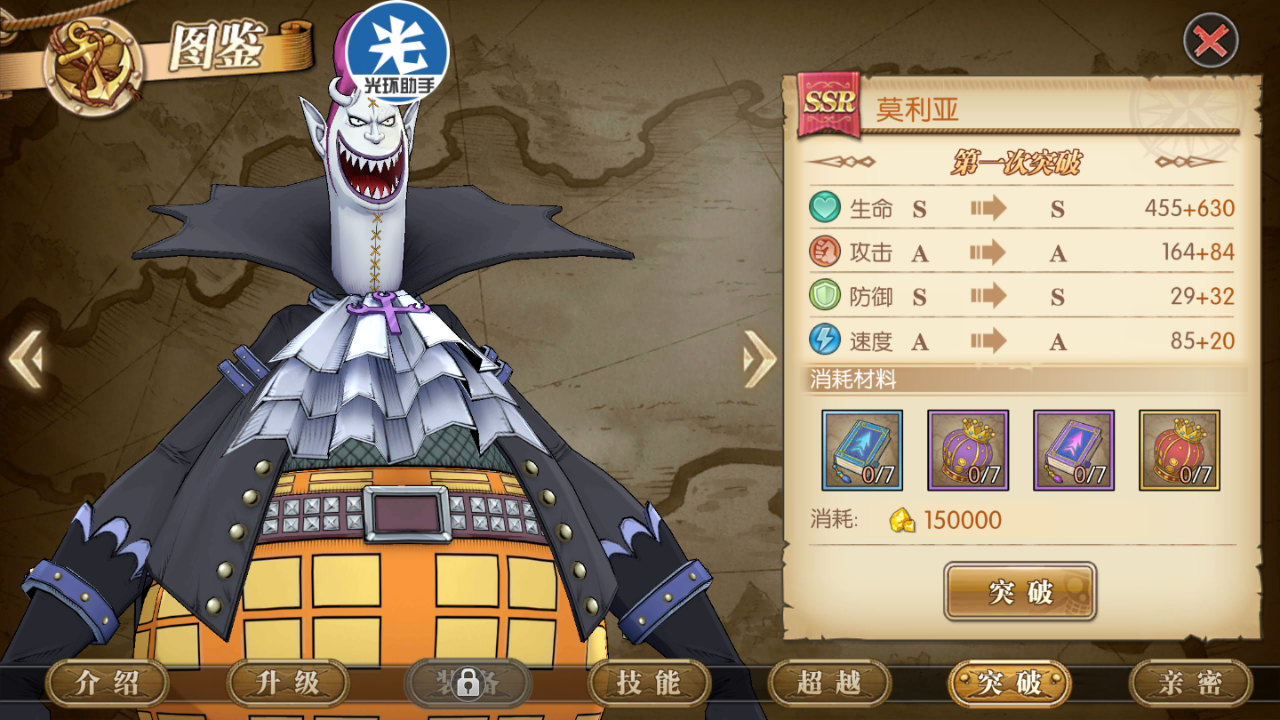The width and height of the screenshot is (1280, 720).
Task: Close the character breakthrough screen
Action: [1210, 41]
